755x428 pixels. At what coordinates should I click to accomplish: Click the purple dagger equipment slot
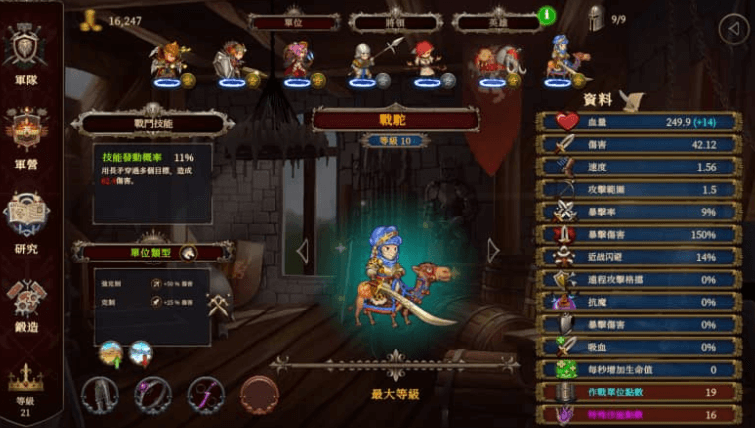click(x=206, y=395)
